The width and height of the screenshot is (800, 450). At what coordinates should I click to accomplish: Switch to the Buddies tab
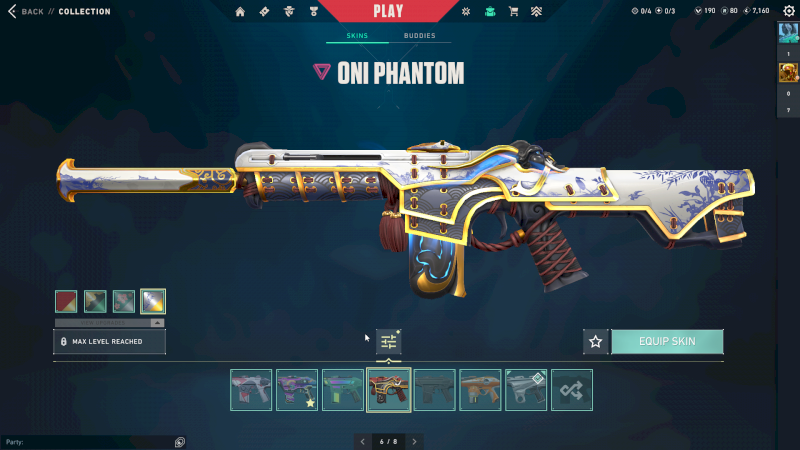[x=419, y=36]
